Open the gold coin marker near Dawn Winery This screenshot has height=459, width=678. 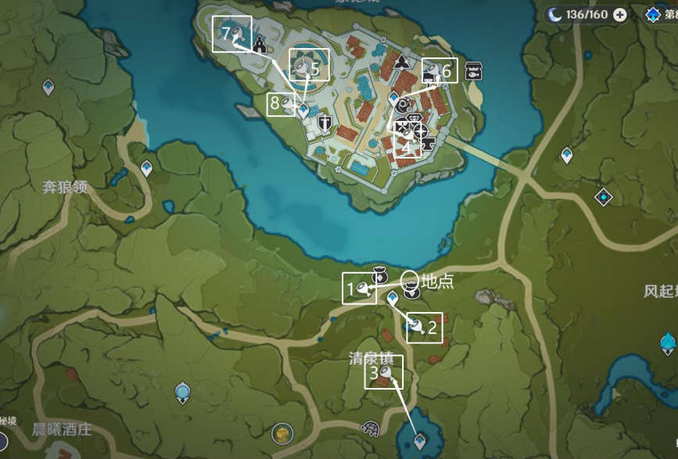pos(284,434)
